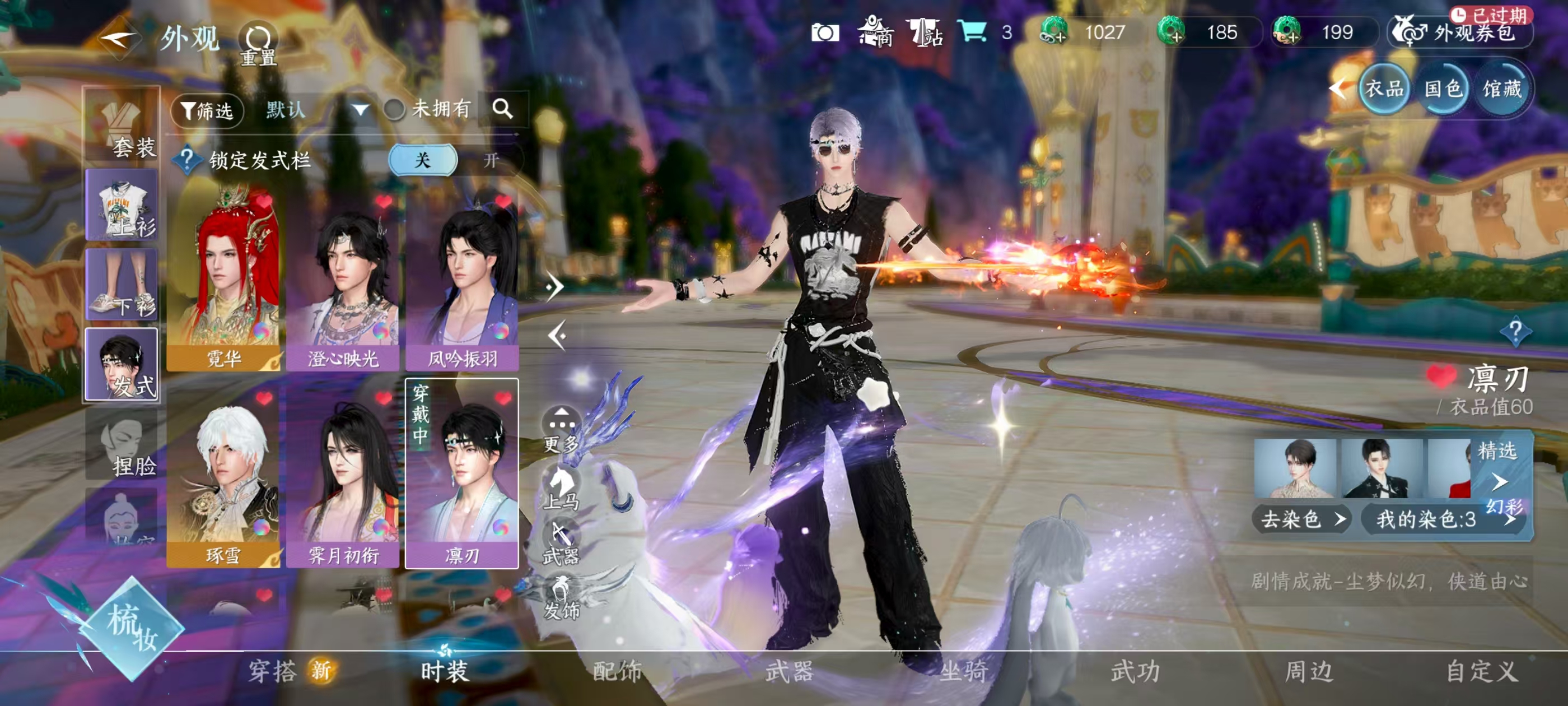The image size is (1568, 706).
Task: Choose the white-haired 琢雪 hairstyle
Action: [223, 477]
